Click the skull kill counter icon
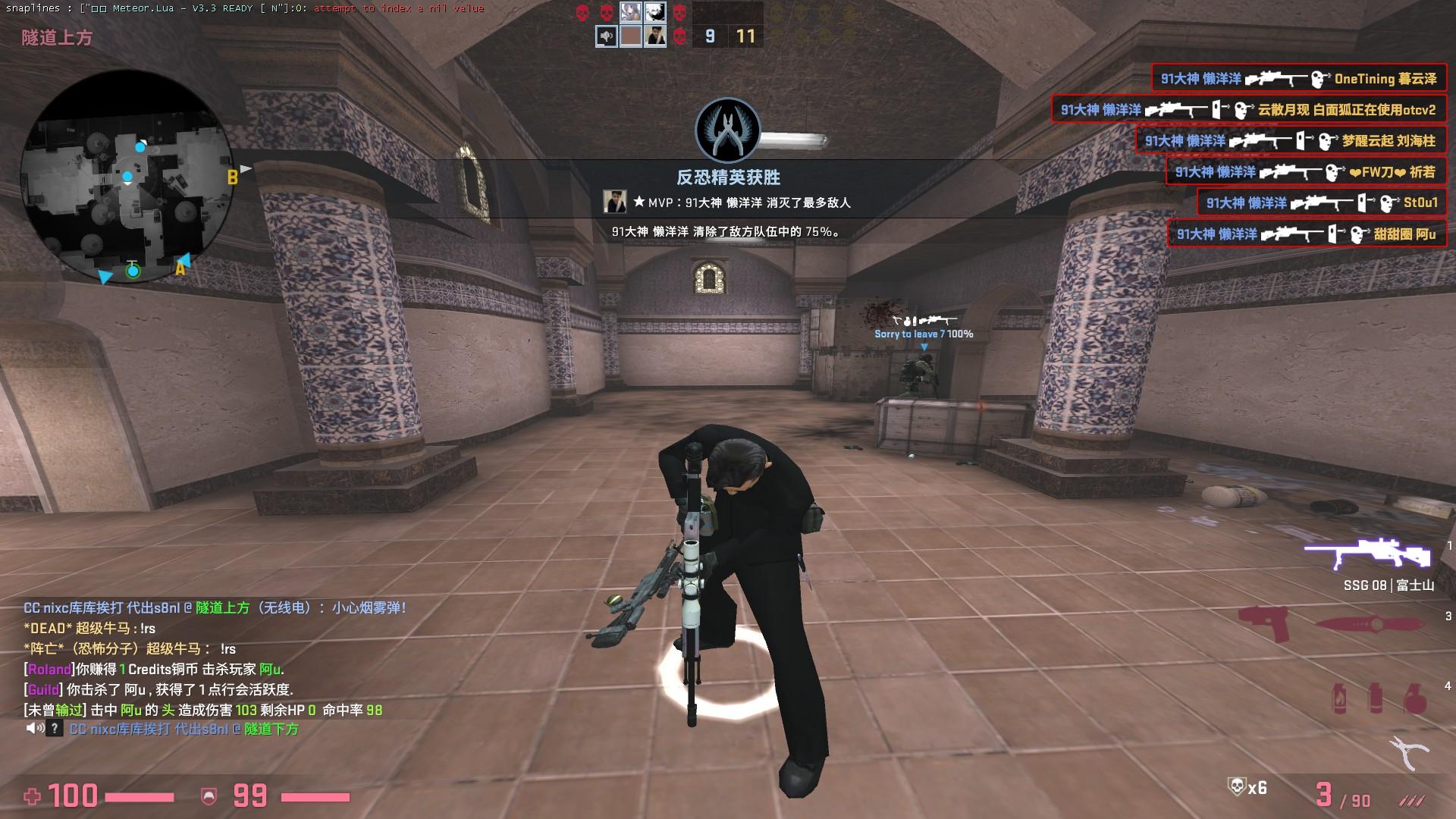The image size is (1456, 819). click(x=1236, y=787)
